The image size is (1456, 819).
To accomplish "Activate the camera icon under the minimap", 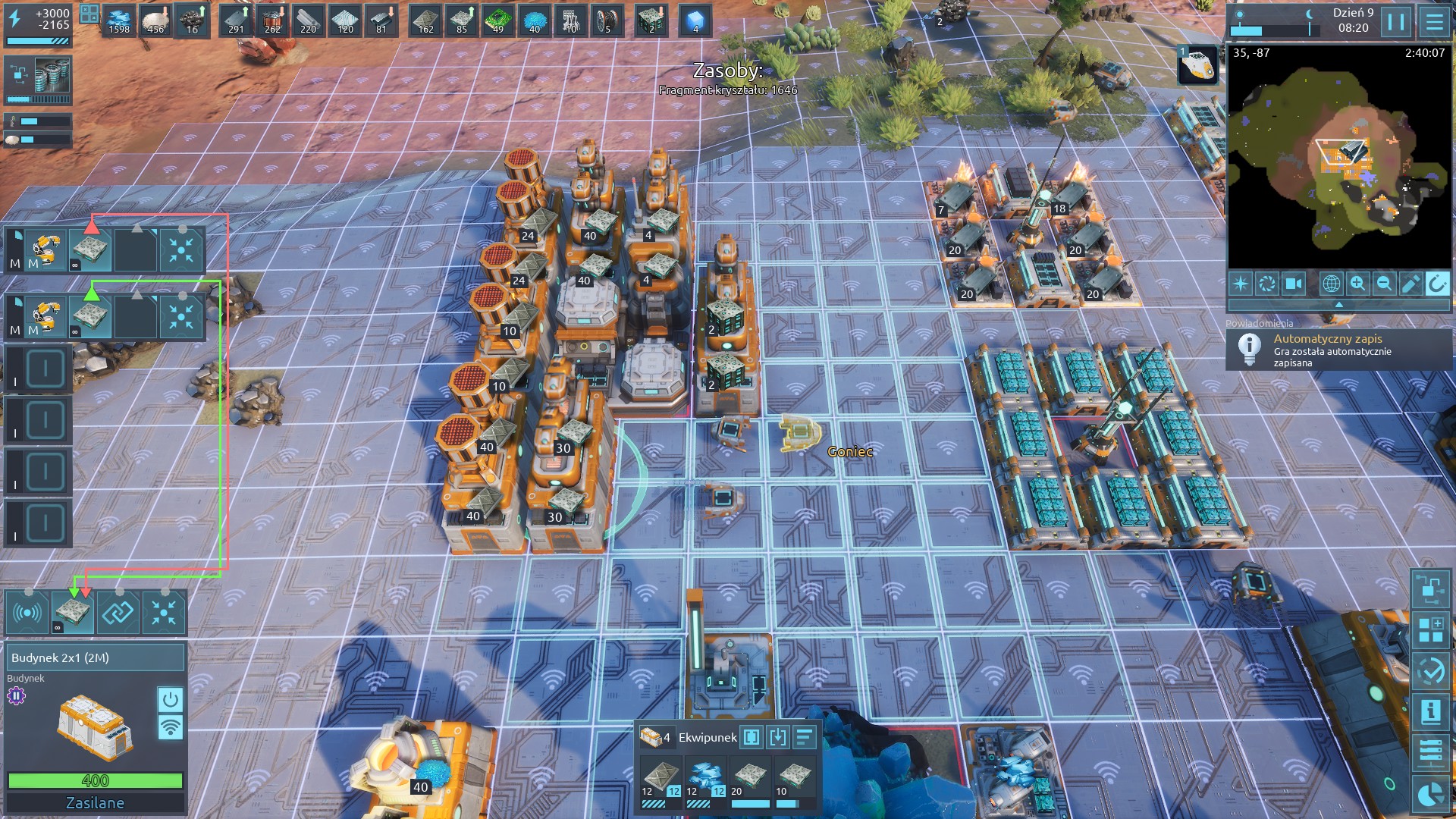I will 1293,284.
